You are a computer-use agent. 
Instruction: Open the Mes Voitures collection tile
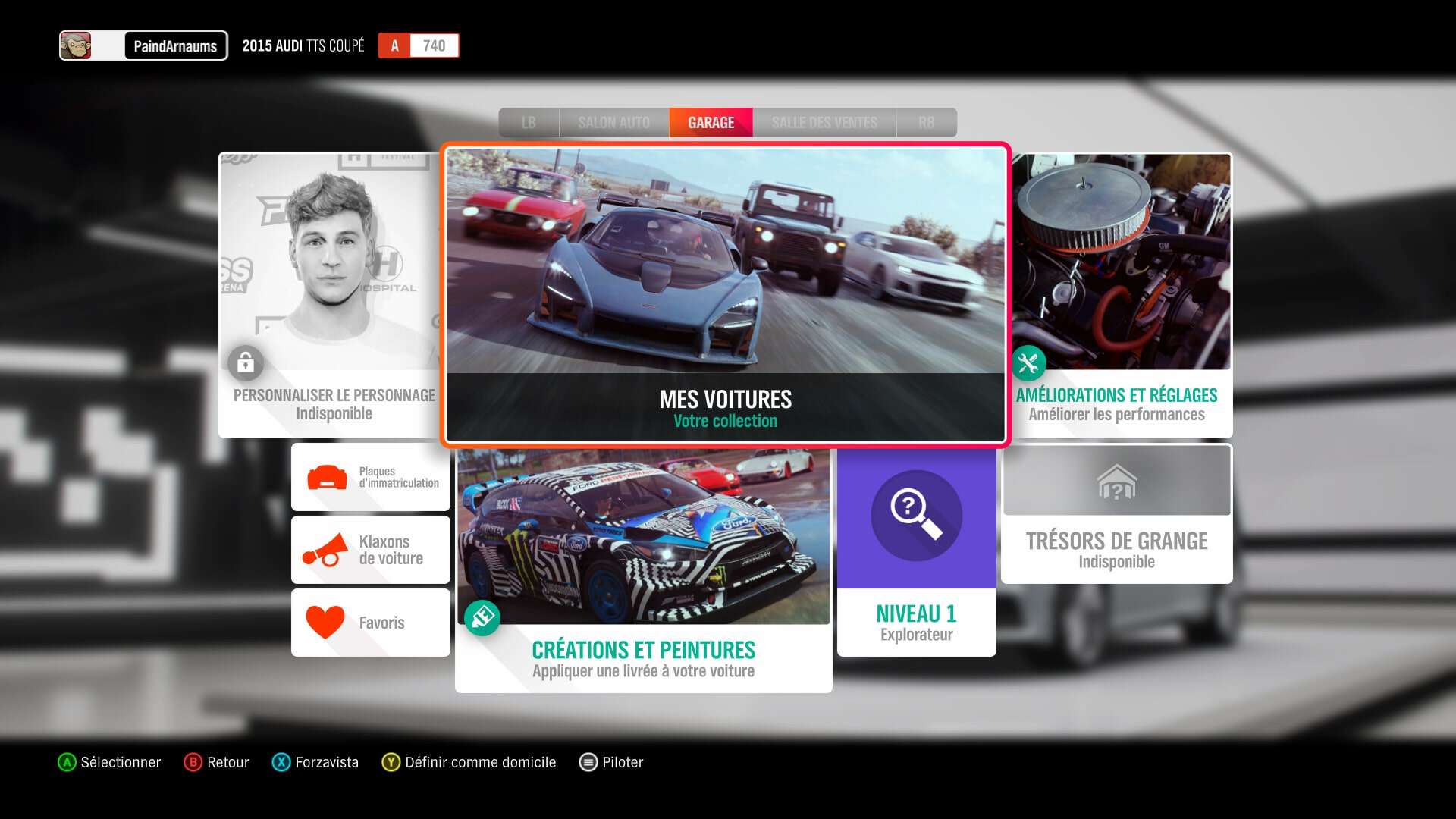725,294
